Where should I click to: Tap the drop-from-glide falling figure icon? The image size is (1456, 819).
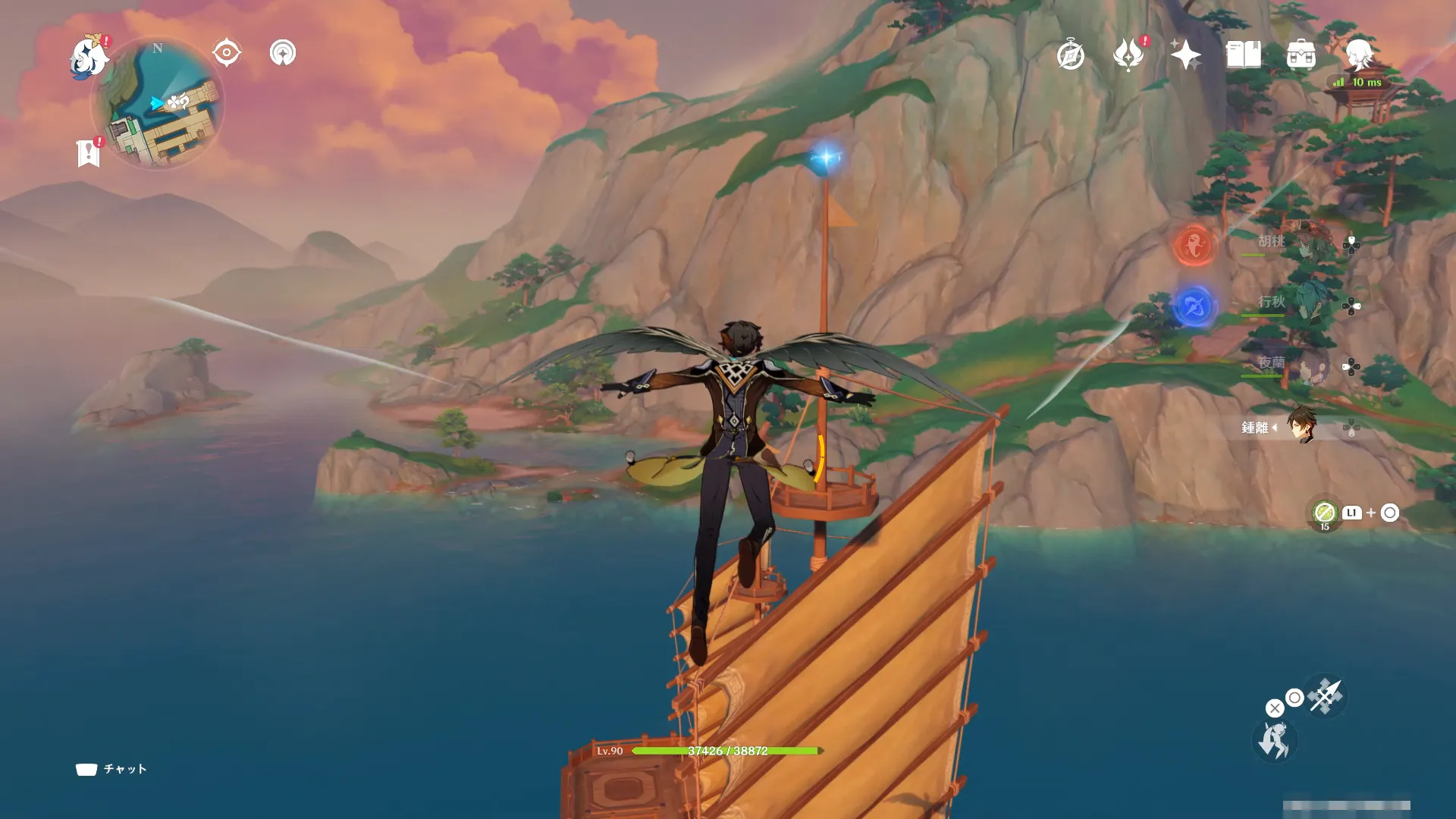tap(1273, 741)
